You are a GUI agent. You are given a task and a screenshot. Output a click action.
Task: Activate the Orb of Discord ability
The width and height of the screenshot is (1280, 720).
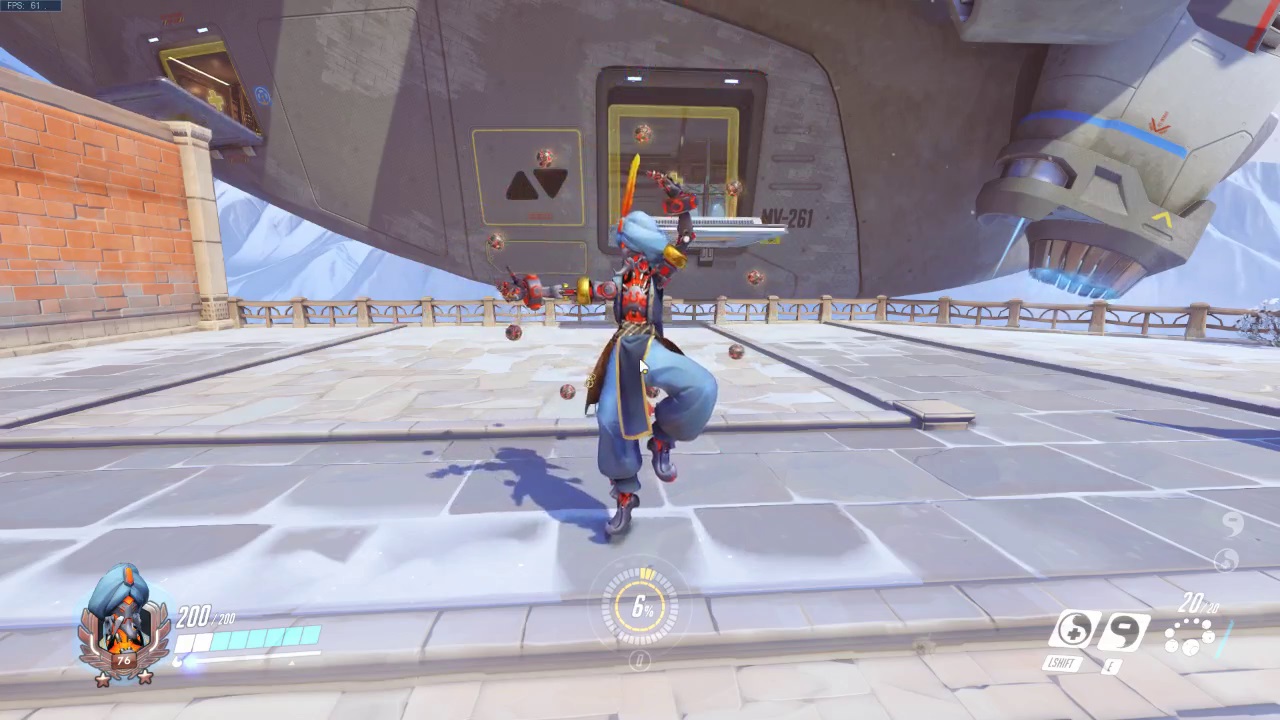pyautogui.click(x=1127, y=631)
